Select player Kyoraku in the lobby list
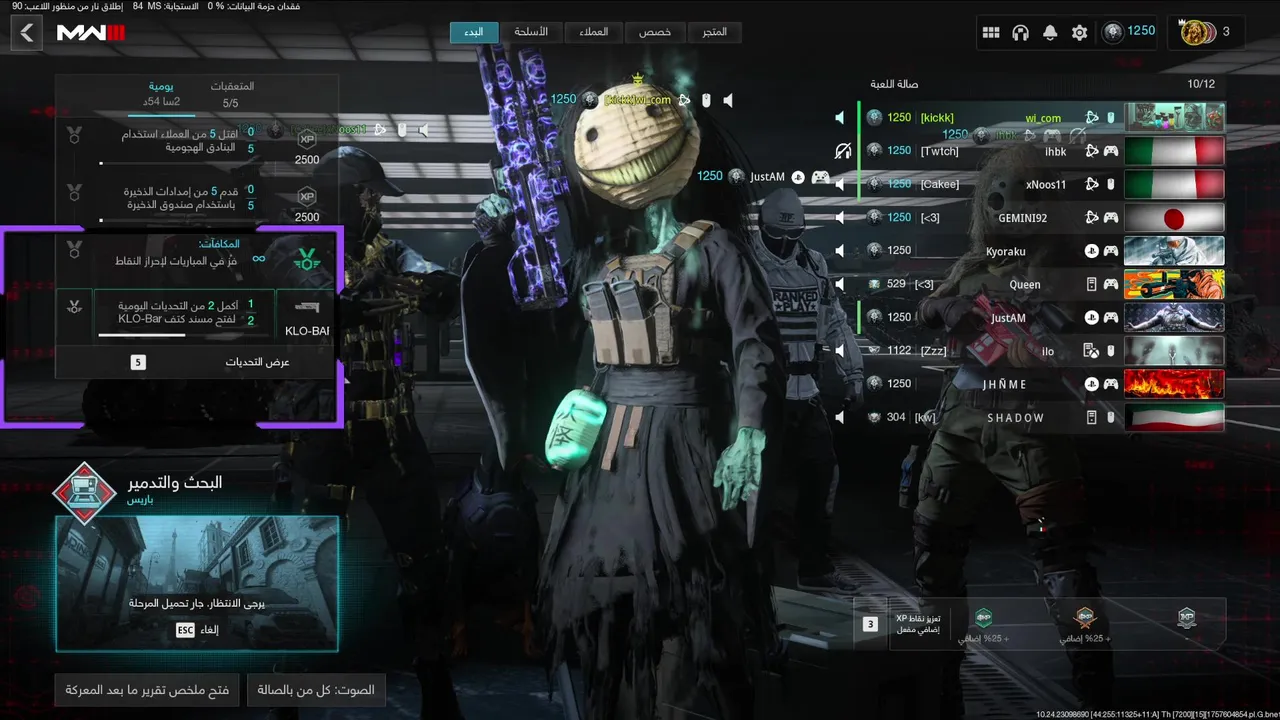This screenshot has width=1280, height=720. [x=1005, y=251]
